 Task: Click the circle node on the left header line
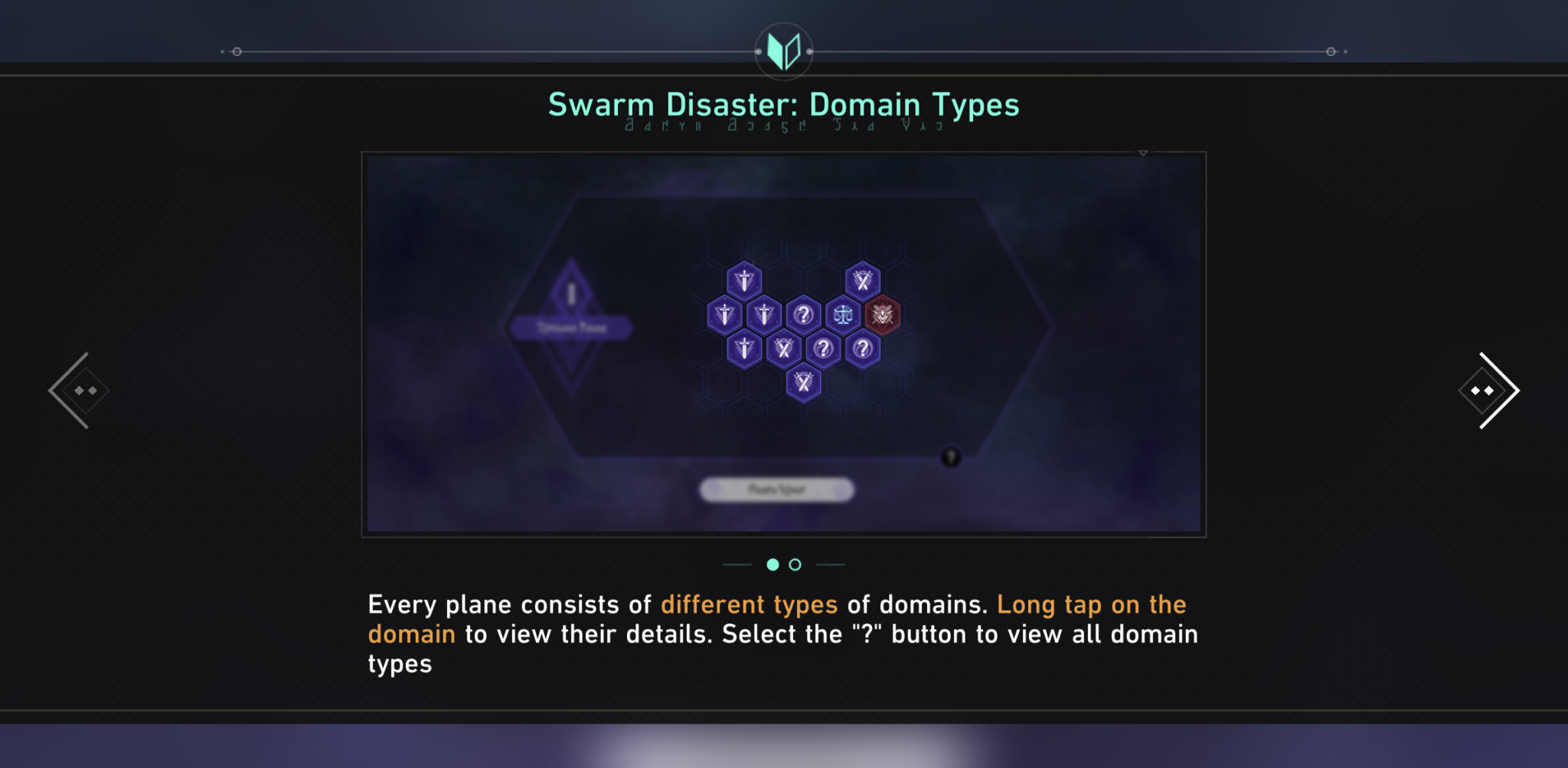(237, 52)
